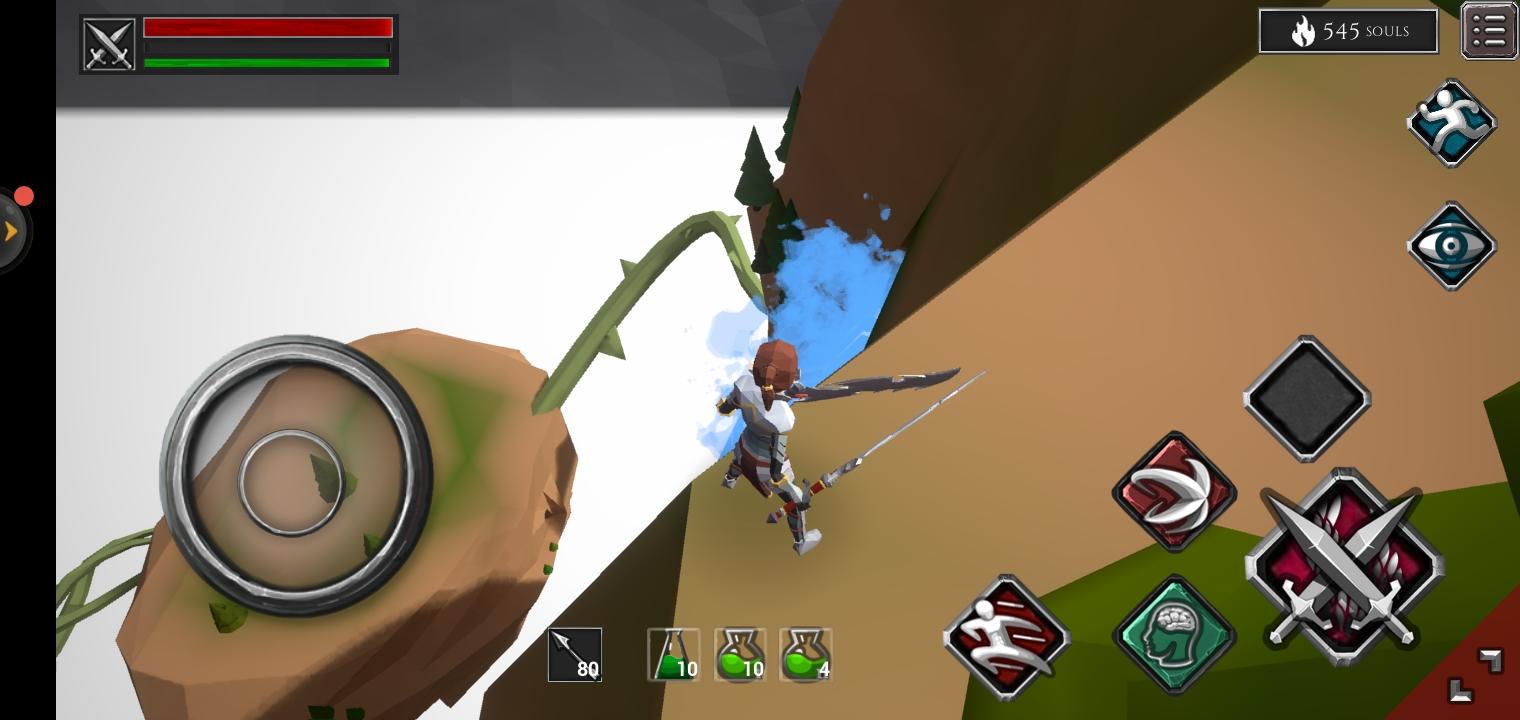Expand the orange arrow overlay on left edge

click(12, 230)
